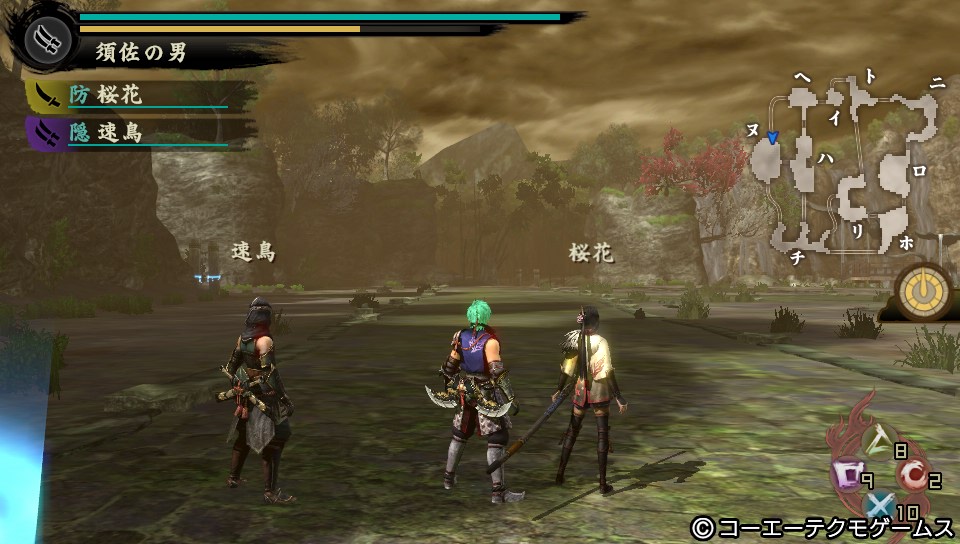Select party member 桜花 status row

130,96
